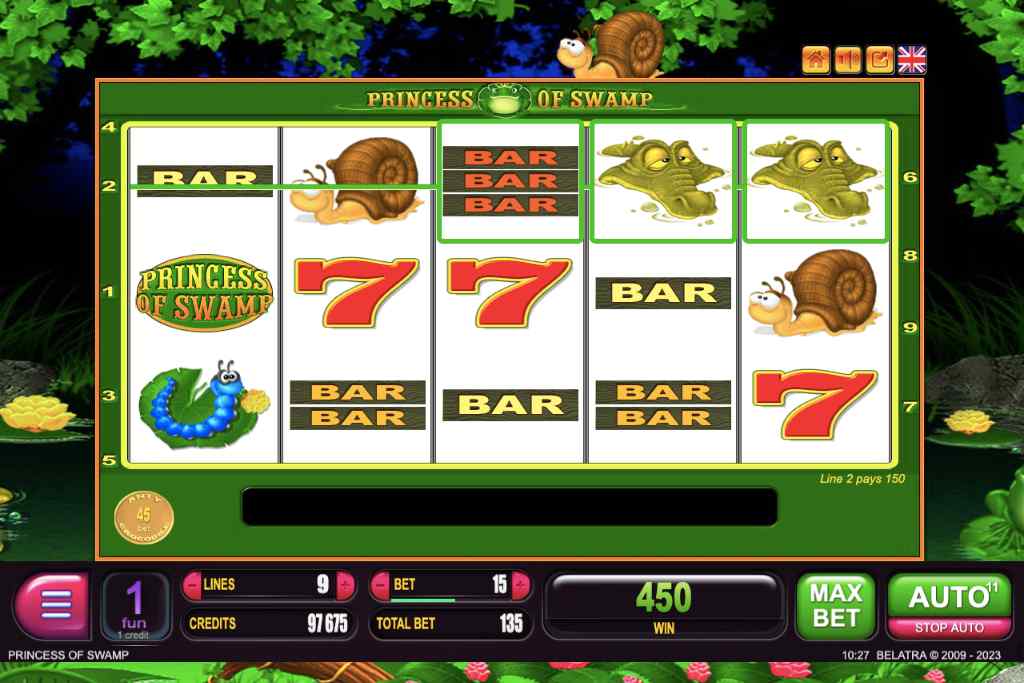
Task: Select payline number 9 marker
Action: coord(909,327)
